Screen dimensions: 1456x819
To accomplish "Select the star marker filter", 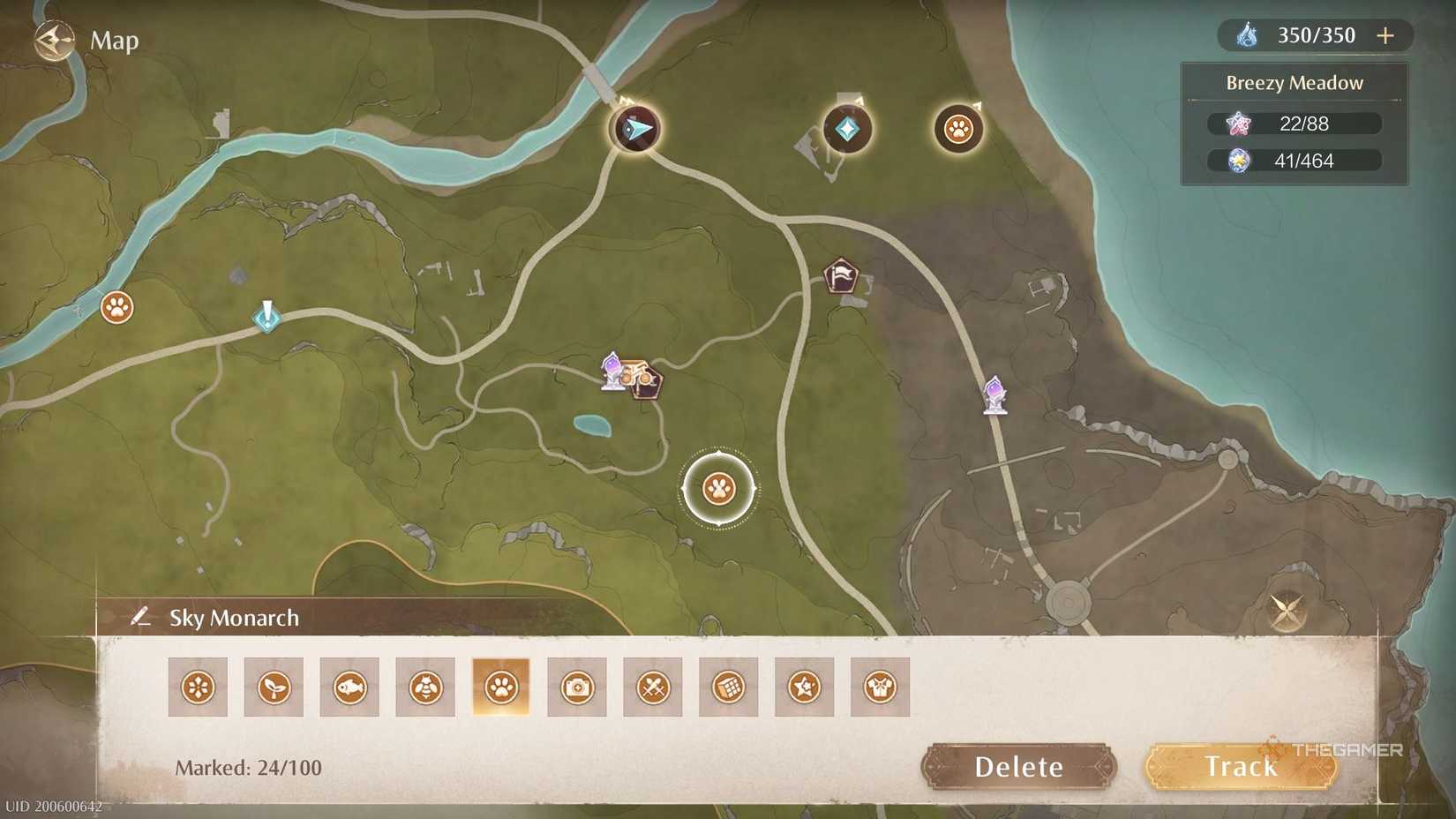I will point(803,686).
